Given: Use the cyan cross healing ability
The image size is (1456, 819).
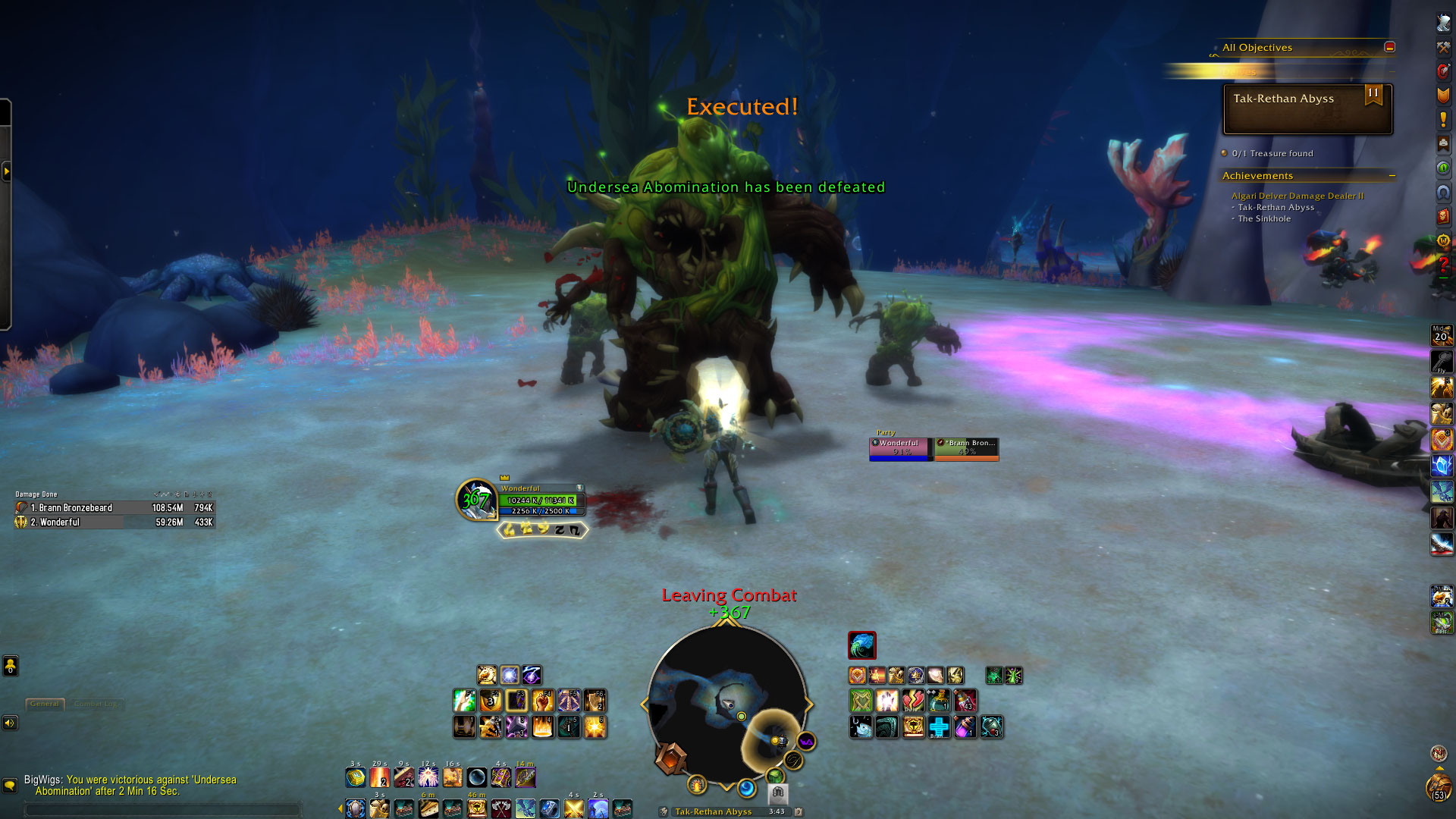Looking at the screenshot, I should click(x=939, y=727).
